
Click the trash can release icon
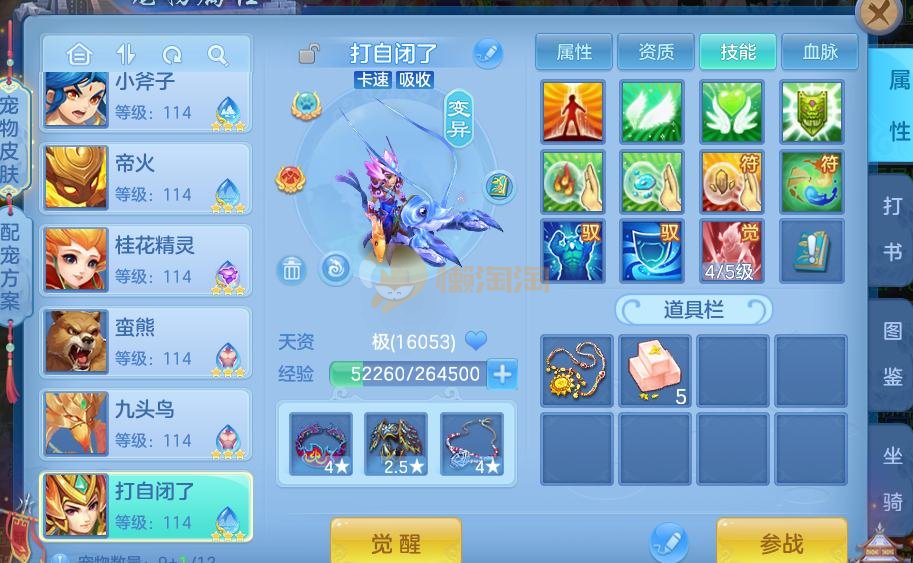[291, 269]
